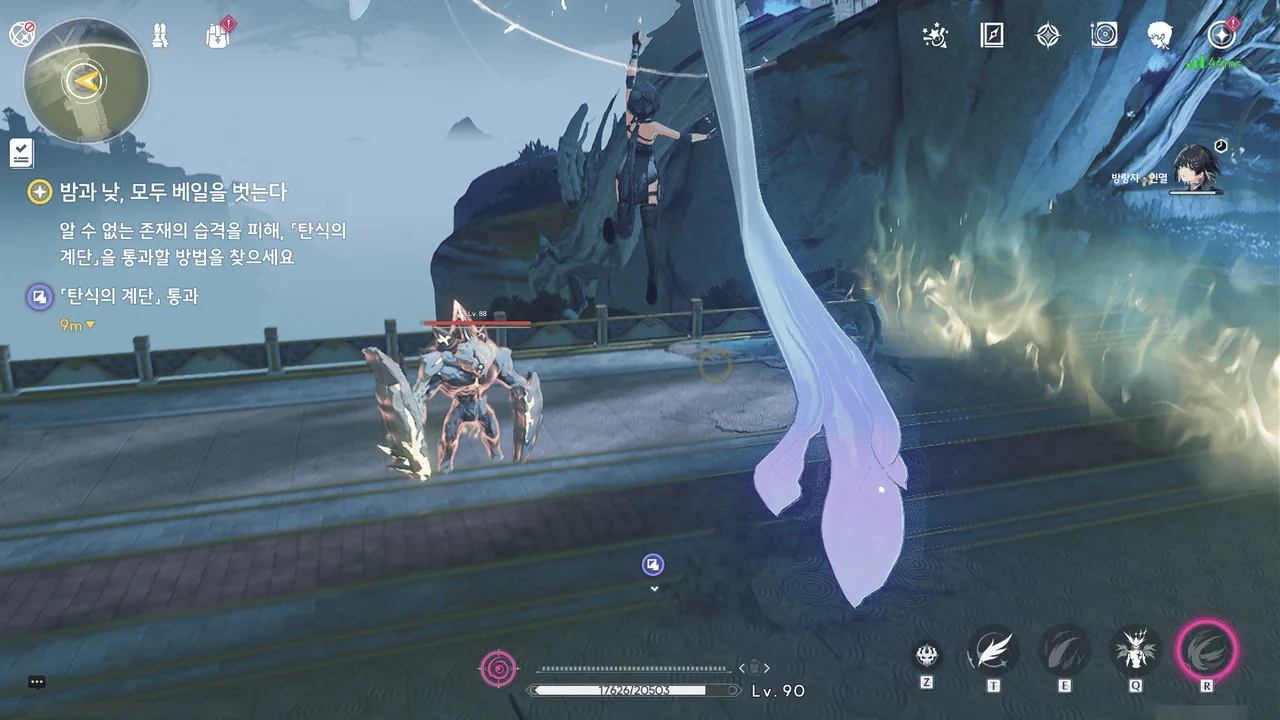The height and width of the screenshot is (720, 1280).
Task: Open the backpack inventory icon
Action: (x=217, y=36)
